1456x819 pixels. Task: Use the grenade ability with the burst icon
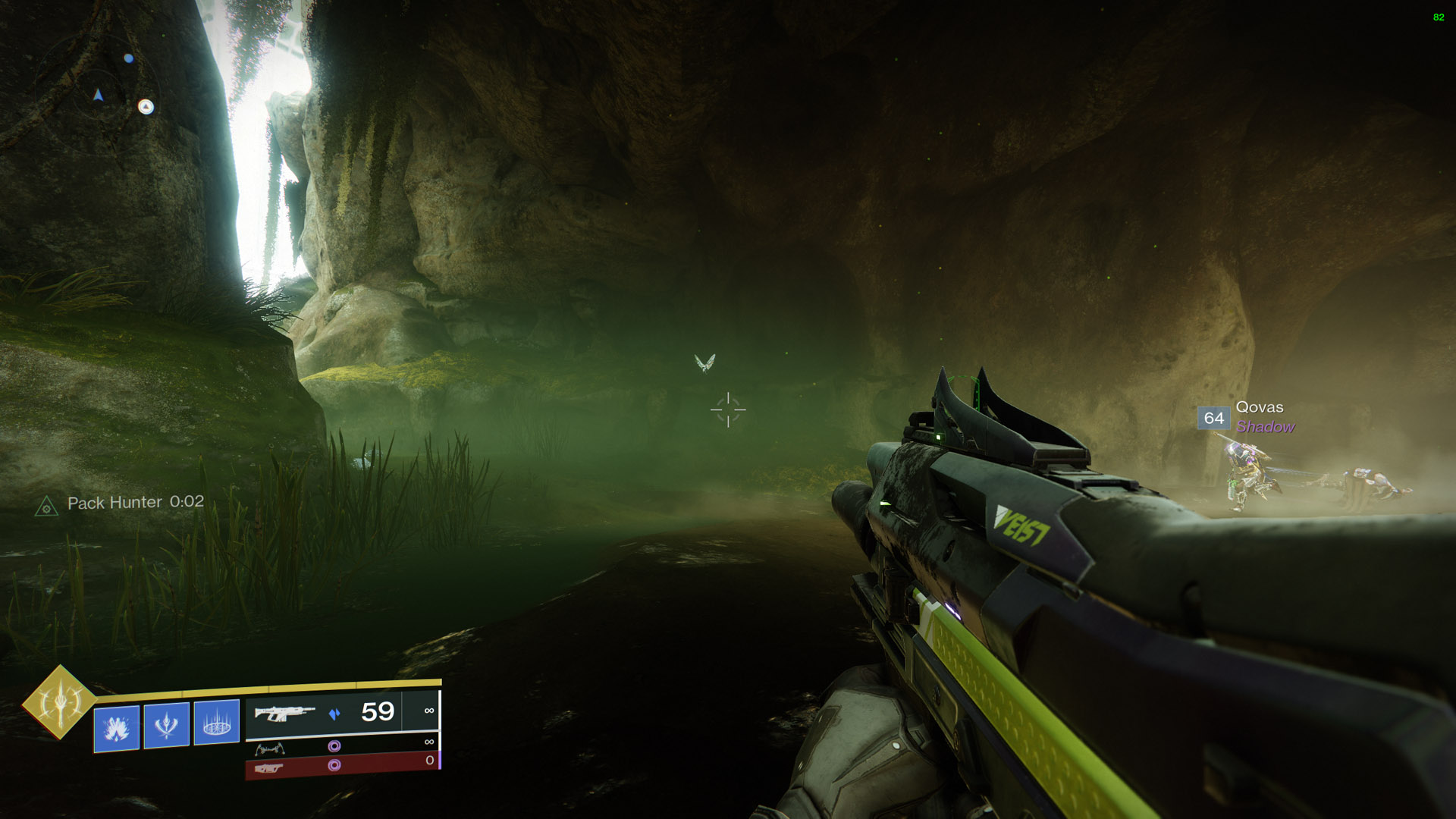[116, 727]
